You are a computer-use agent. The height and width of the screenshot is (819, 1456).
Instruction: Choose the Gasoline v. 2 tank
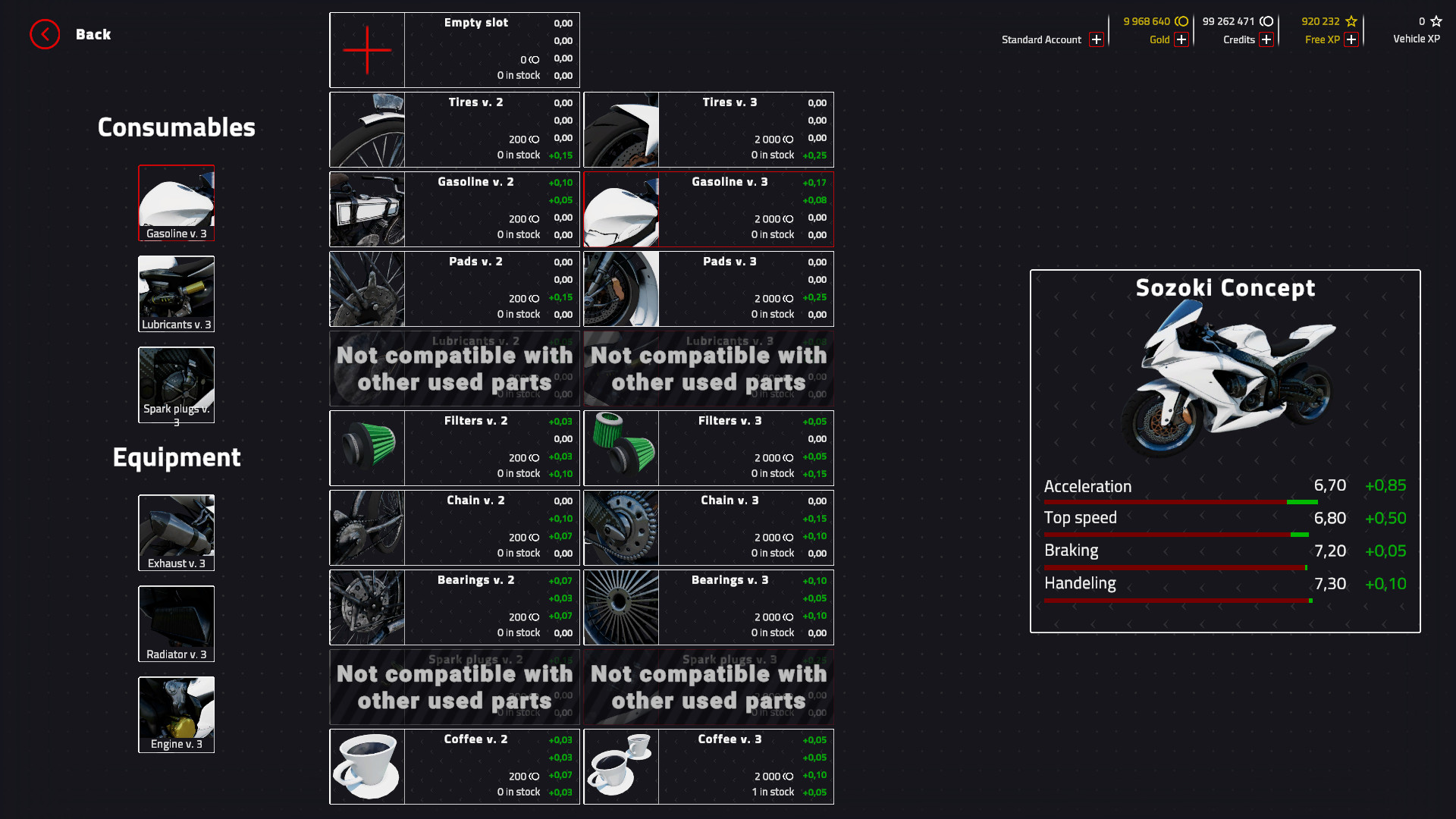(454, 209)
